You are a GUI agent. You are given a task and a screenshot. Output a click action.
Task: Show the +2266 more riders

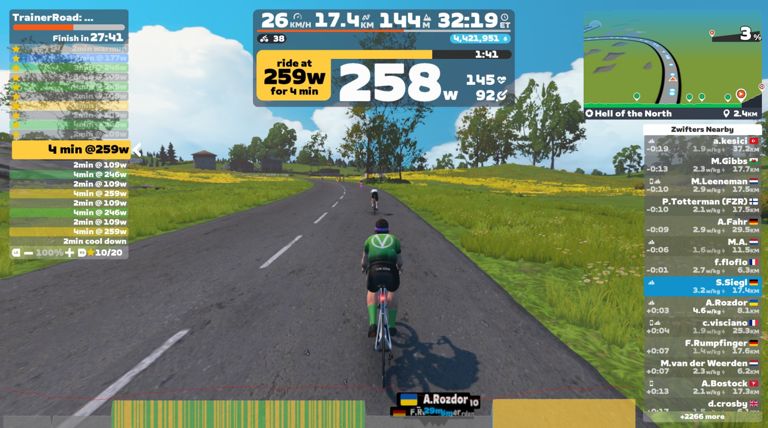pyautogui.click(x=704, y=416)
